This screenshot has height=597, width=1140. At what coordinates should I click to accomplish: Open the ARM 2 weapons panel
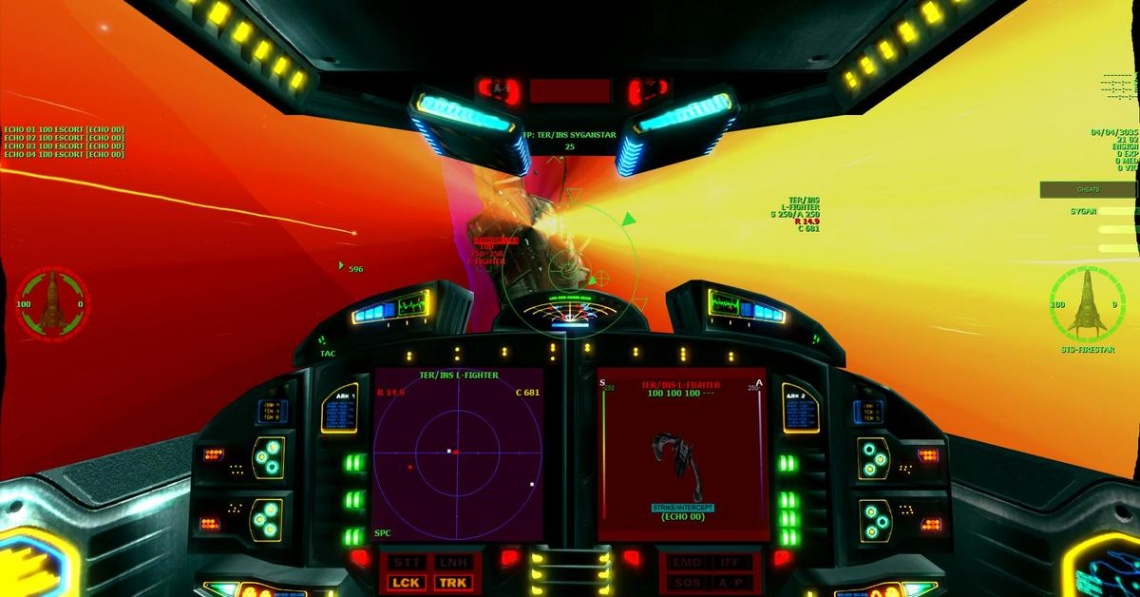800,409
